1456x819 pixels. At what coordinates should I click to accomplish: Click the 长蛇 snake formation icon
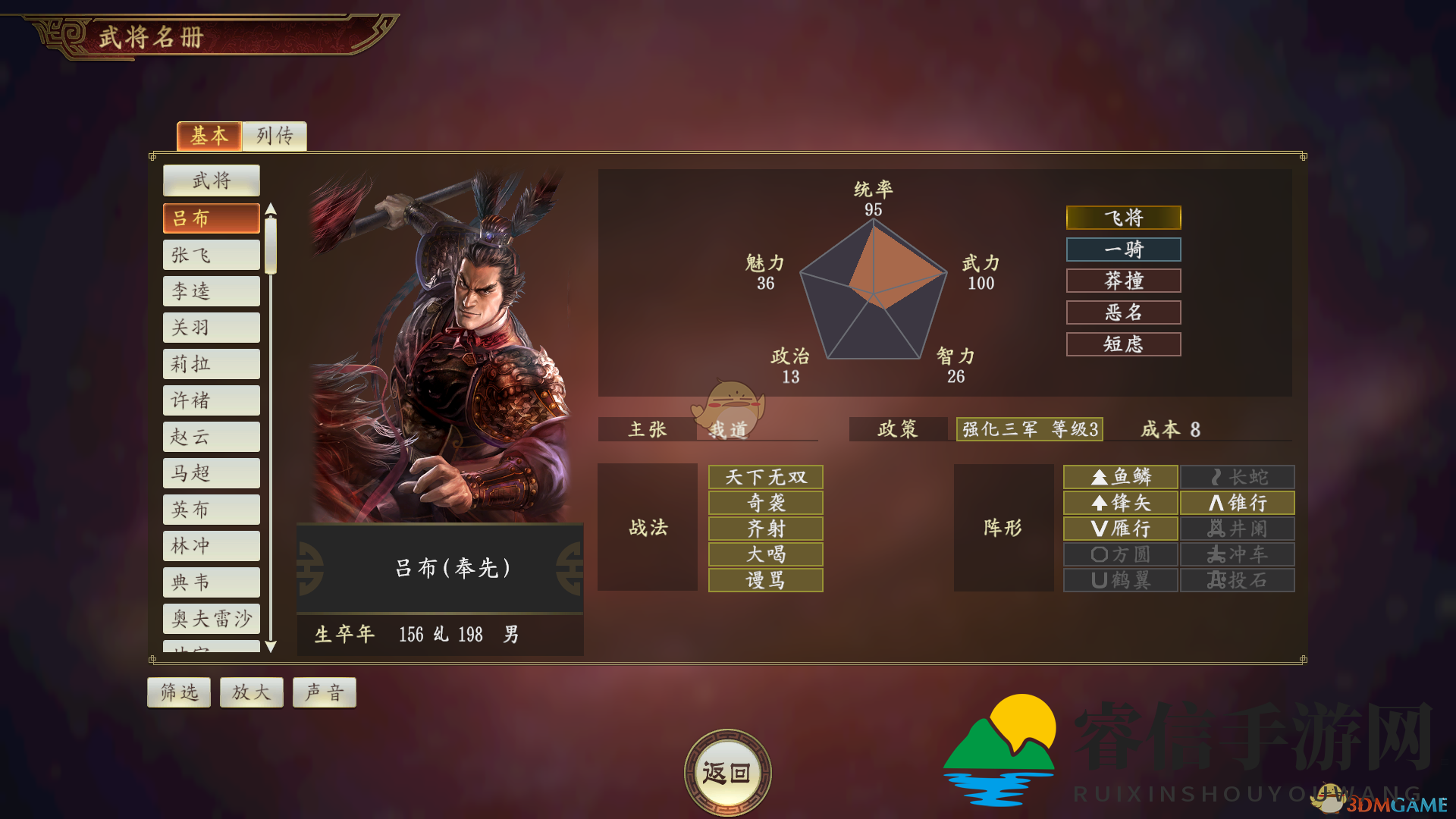tap(1237, 476)
